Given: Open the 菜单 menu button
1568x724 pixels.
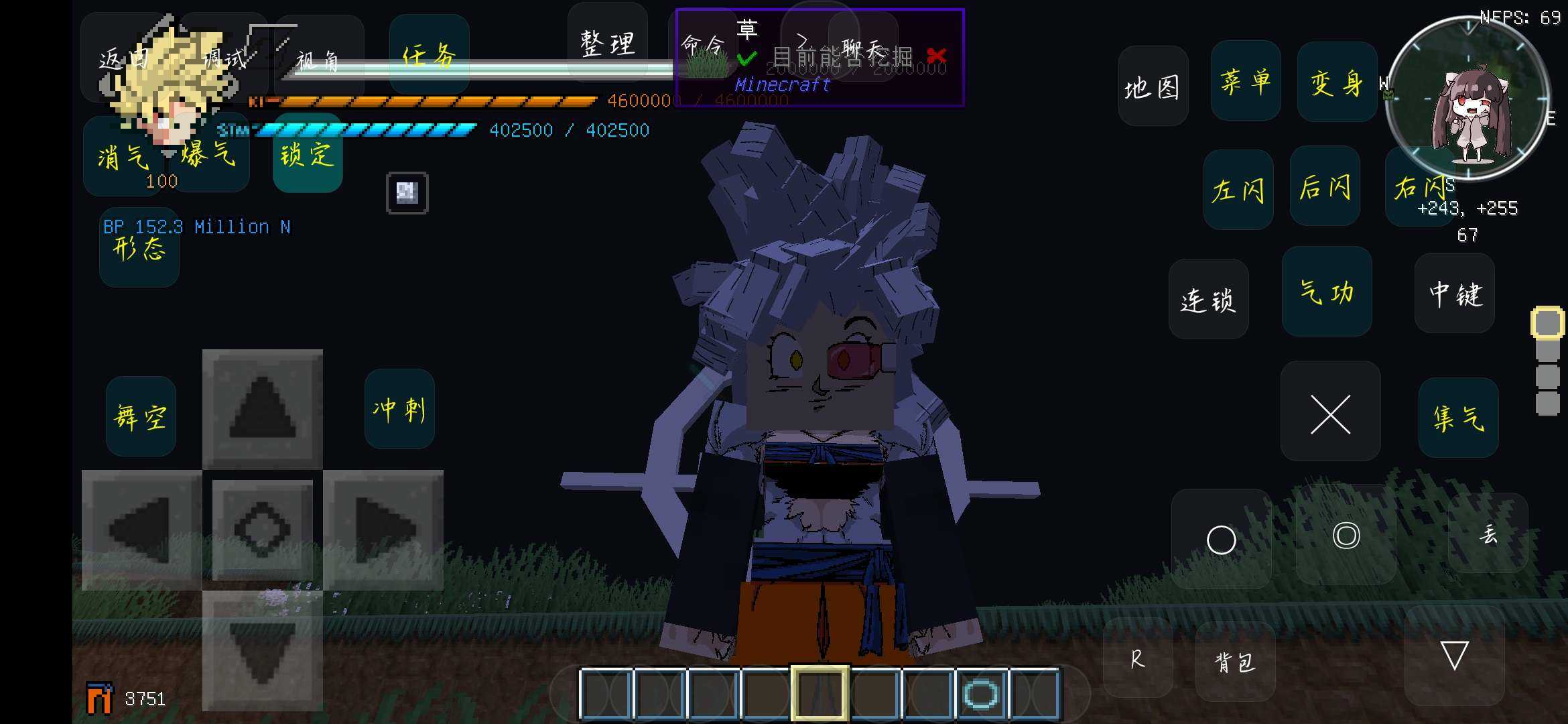Looking at the screenshot, I should pyautogui.click(x=1246, y=81).
